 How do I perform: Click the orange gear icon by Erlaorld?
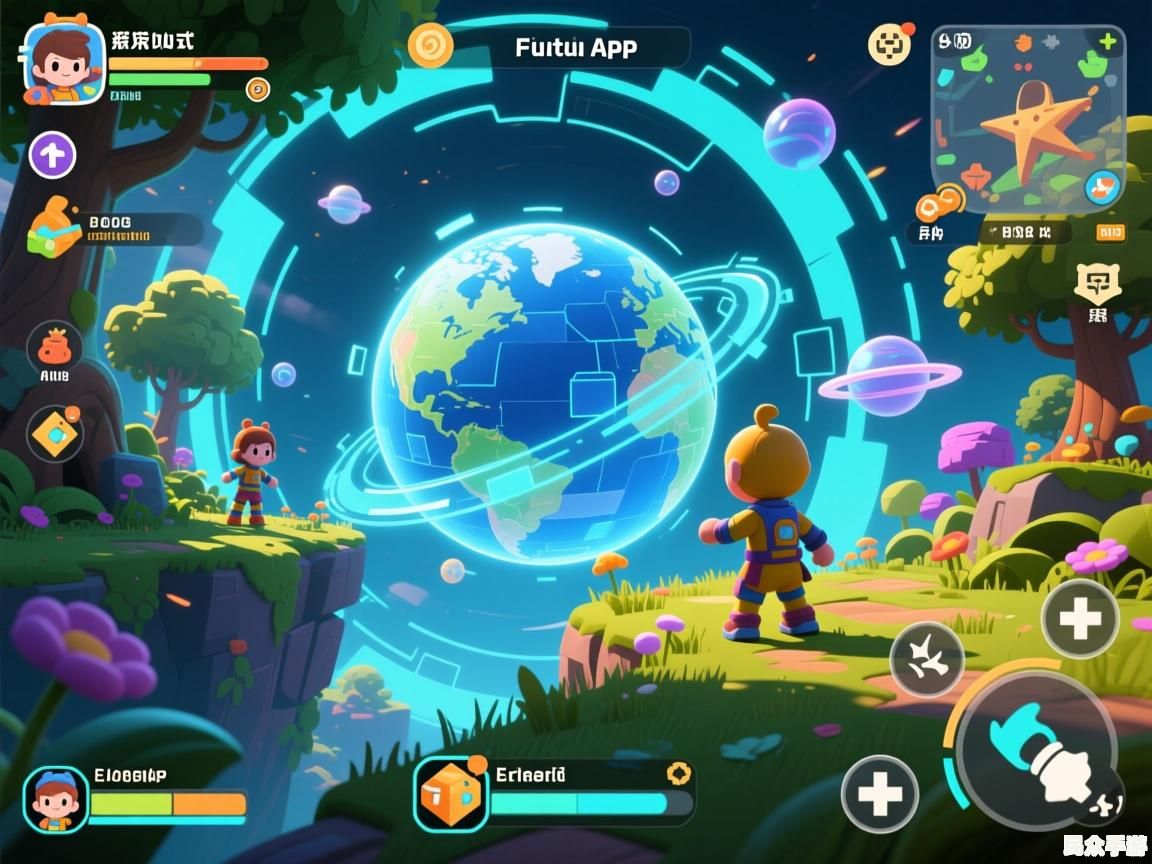[679, 772]
